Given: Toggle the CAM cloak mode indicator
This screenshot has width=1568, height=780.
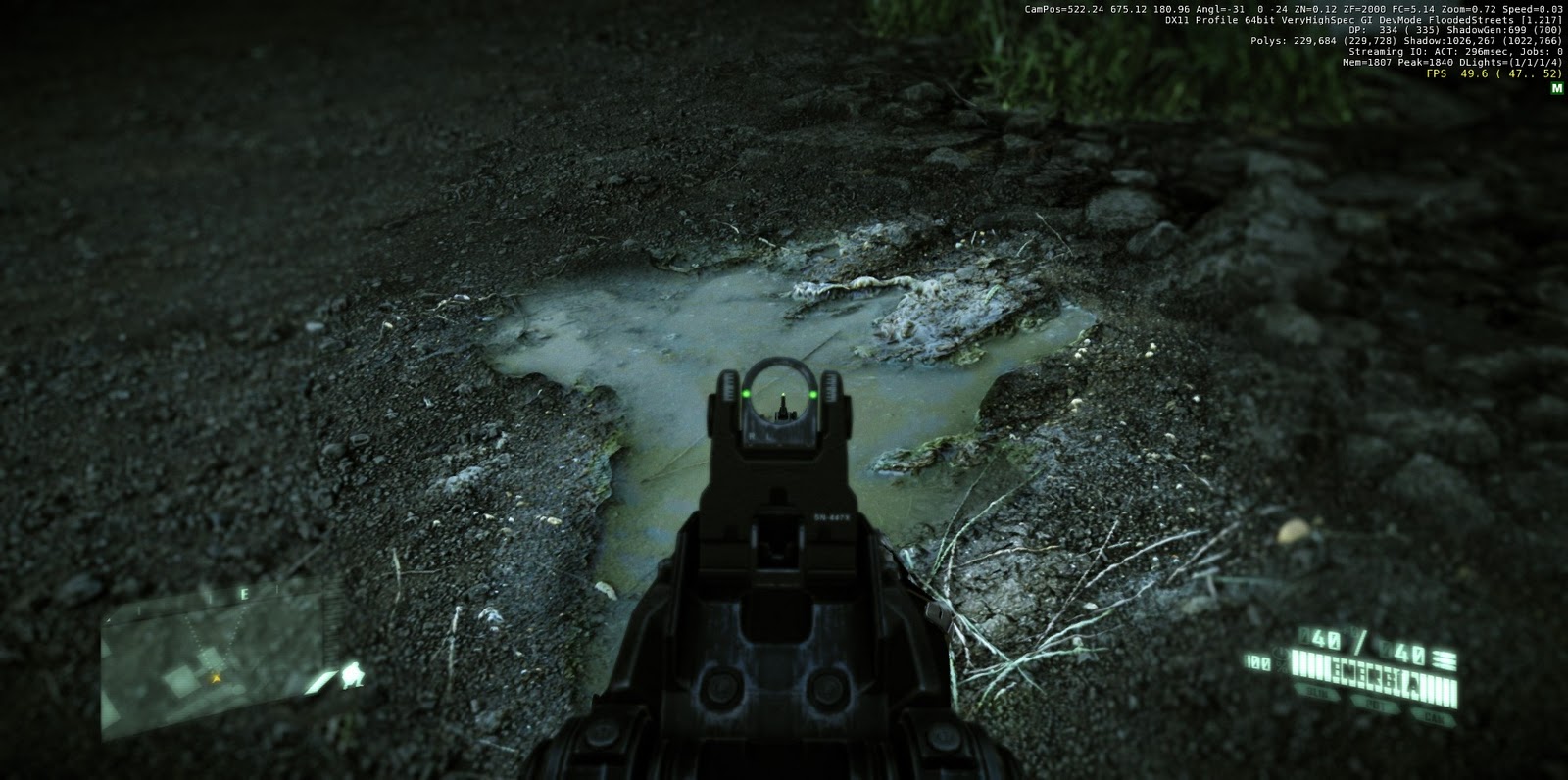Looking at the screenshot, I should 1435,715.
